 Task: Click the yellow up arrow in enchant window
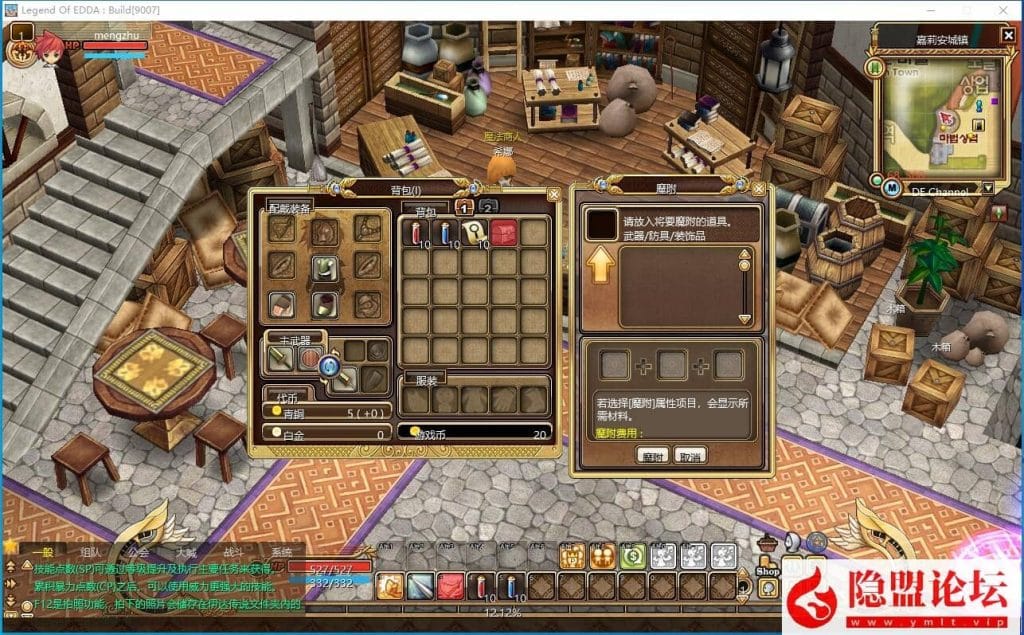point(600,267)
